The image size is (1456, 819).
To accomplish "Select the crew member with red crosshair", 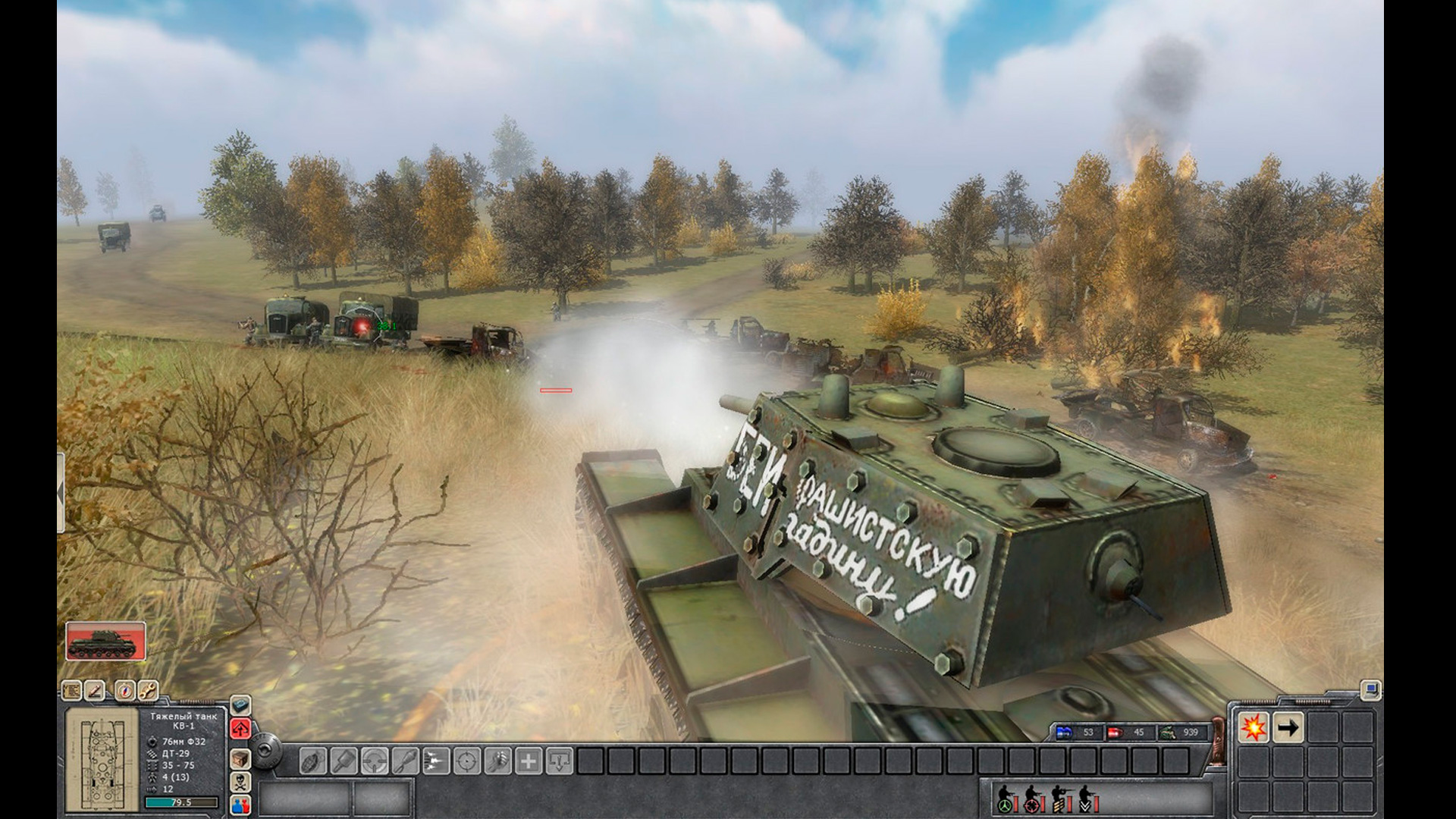I will click(x=1032, y=799).
